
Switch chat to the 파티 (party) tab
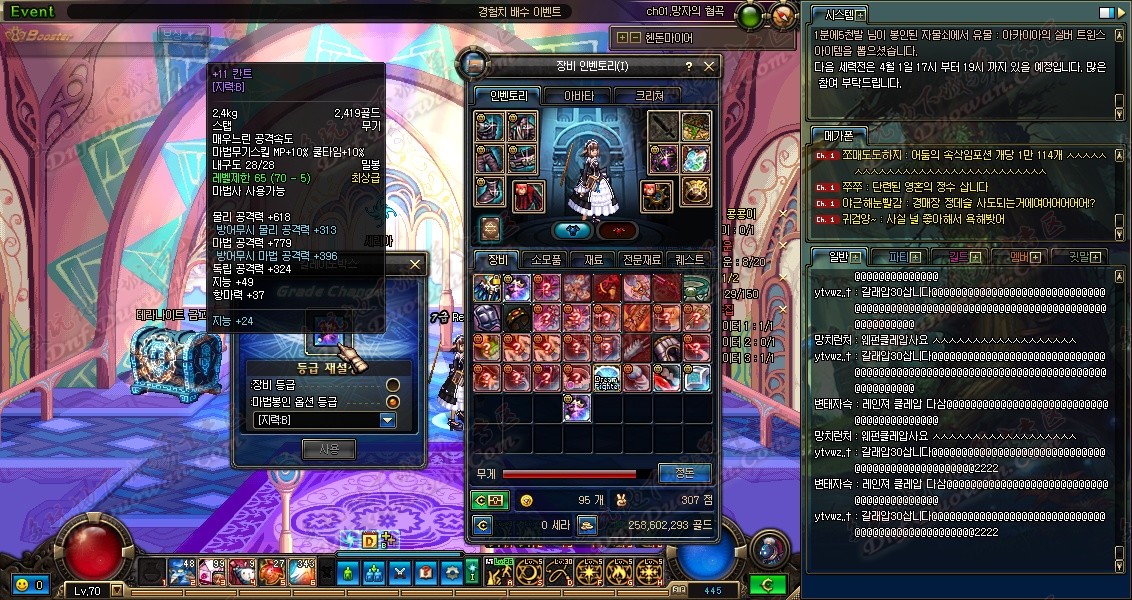[891, 257]
